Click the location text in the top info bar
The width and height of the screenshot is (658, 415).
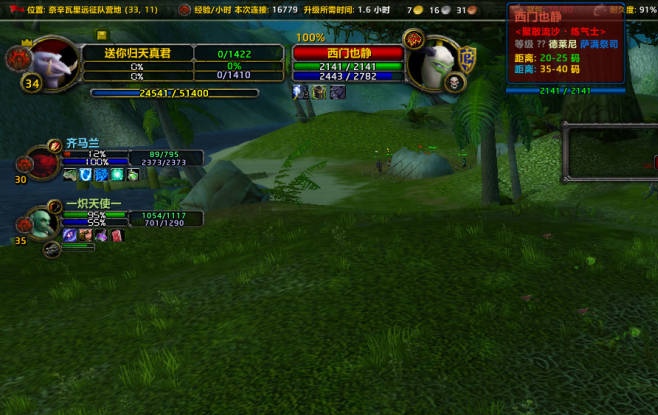pyautogui.click(x=90, y=9)
